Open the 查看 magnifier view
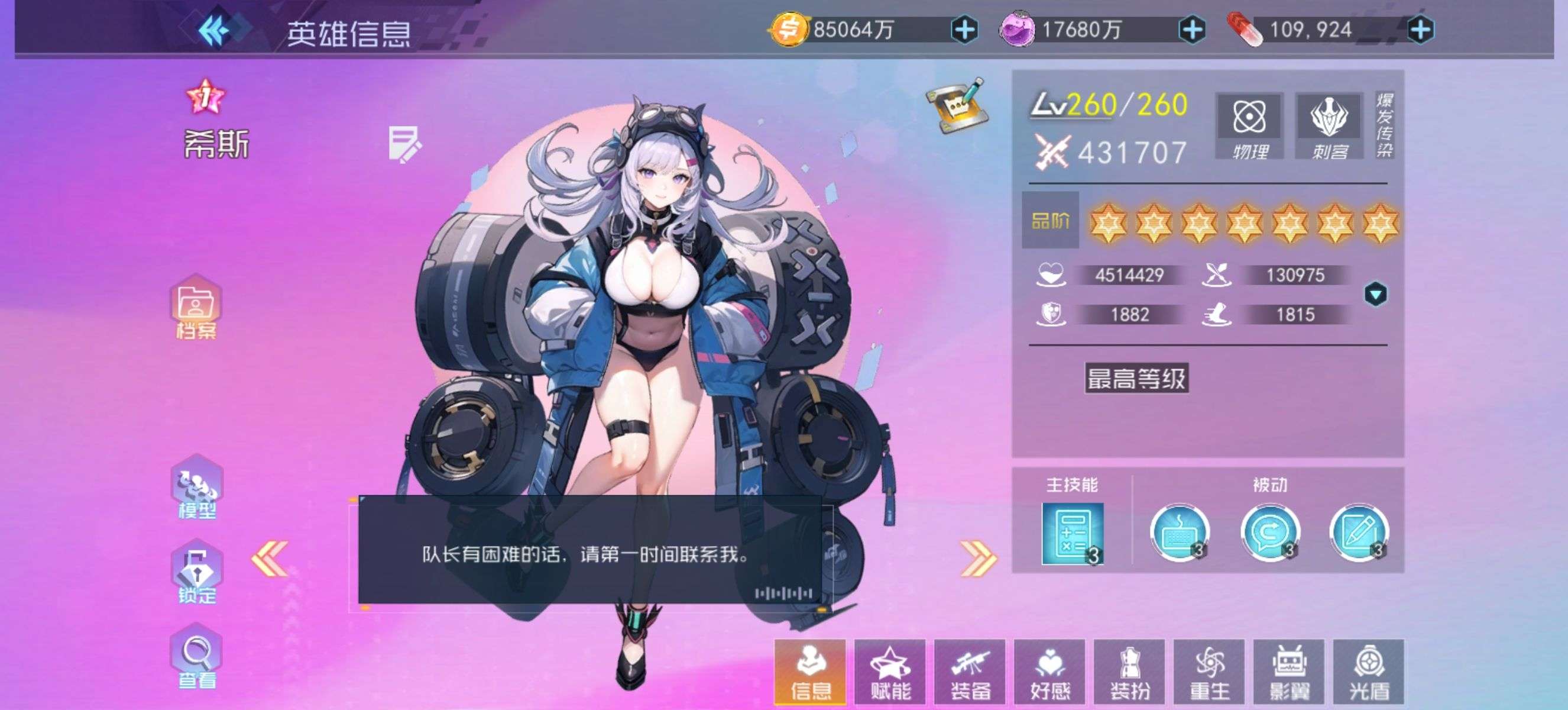The image size is (1568, 710). pyautogui.click(x=197, y=657)
